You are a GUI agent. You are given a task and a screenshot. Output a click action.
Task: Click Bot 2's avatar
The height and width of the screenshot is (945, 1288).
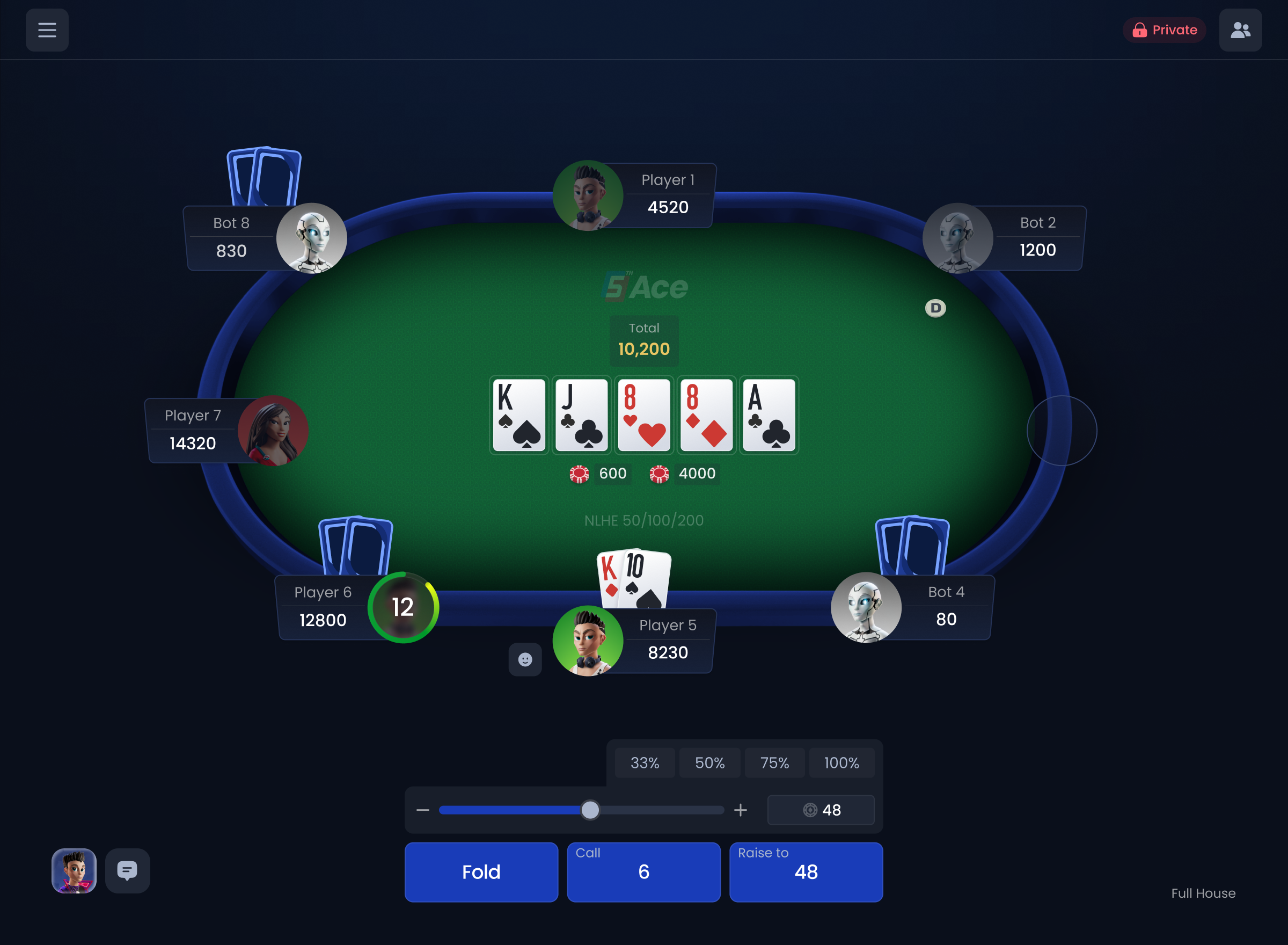(x=957, y=238)
